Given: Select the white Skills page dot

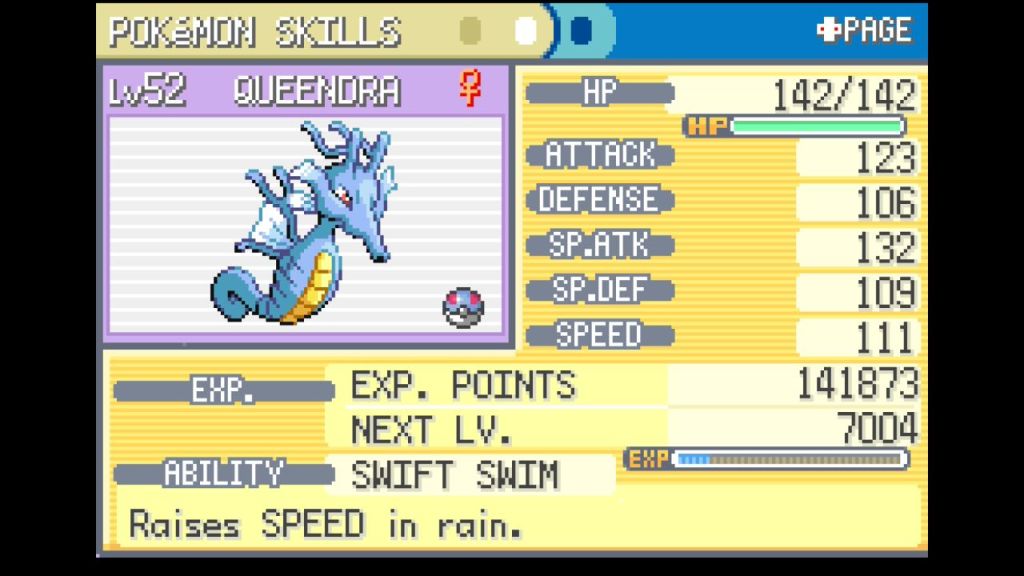Looking at the screenshot, I should [526, 31].
